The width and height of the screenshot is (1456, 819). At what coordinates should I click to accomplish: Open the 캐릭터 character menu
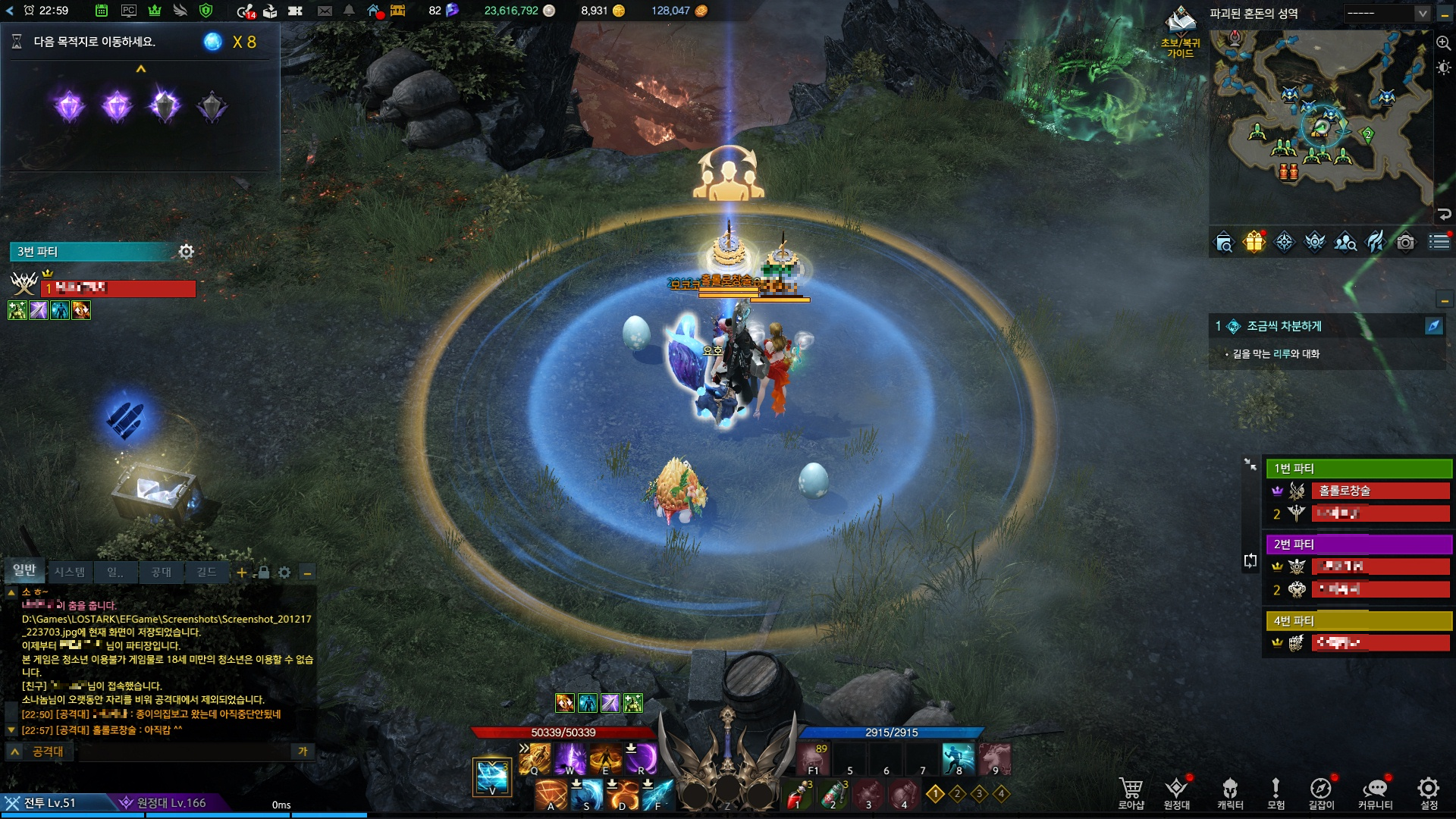pos(1230,792)
